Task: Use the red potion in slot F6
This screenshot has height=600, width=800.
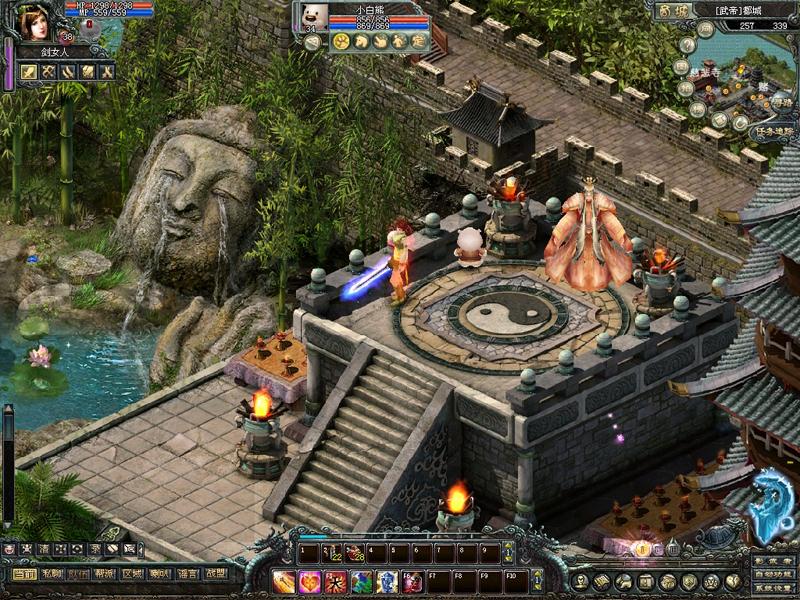Action: click(414, 581)
